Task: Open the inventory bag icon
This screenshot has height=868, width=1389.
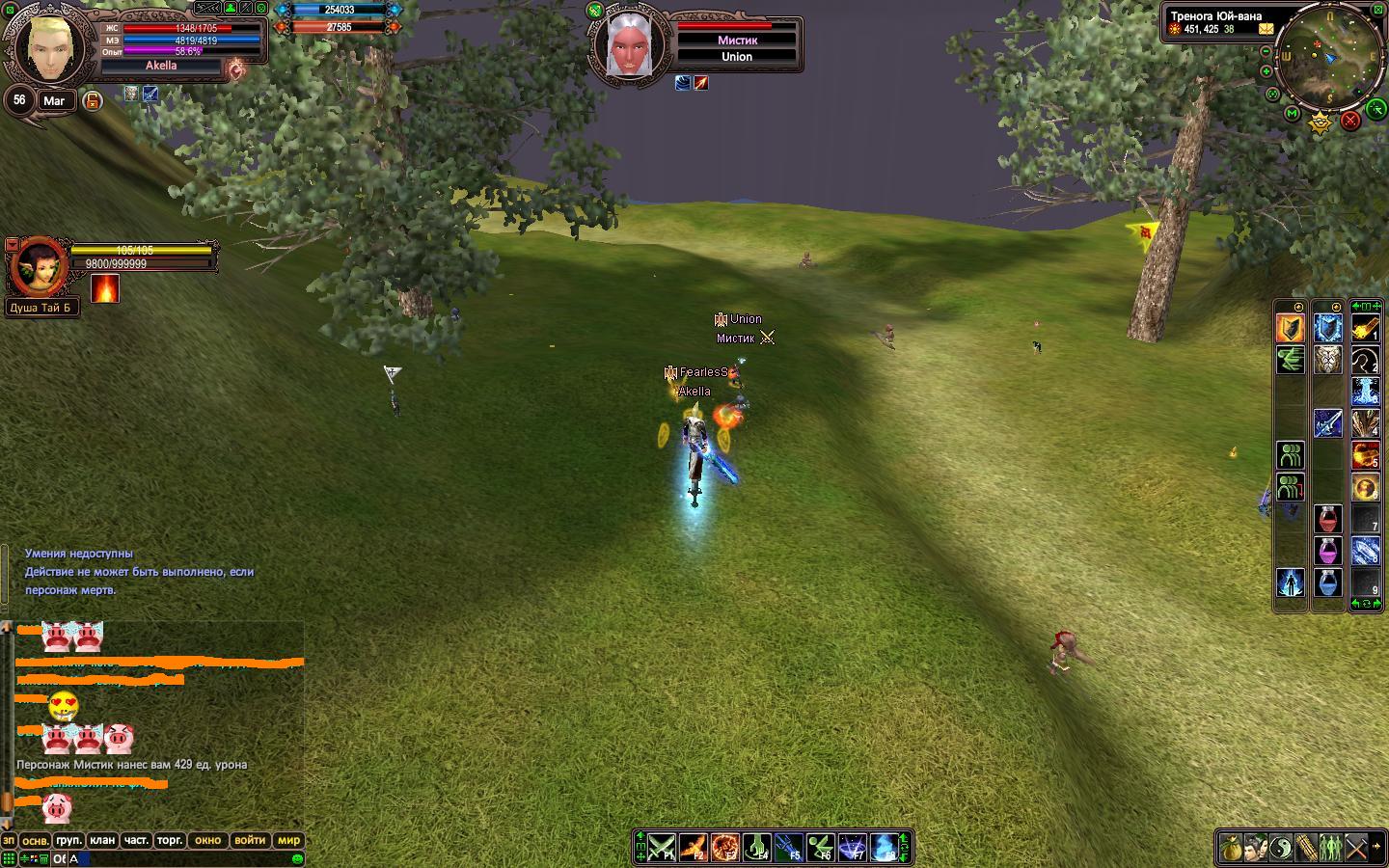Action: coord(1230,849)
